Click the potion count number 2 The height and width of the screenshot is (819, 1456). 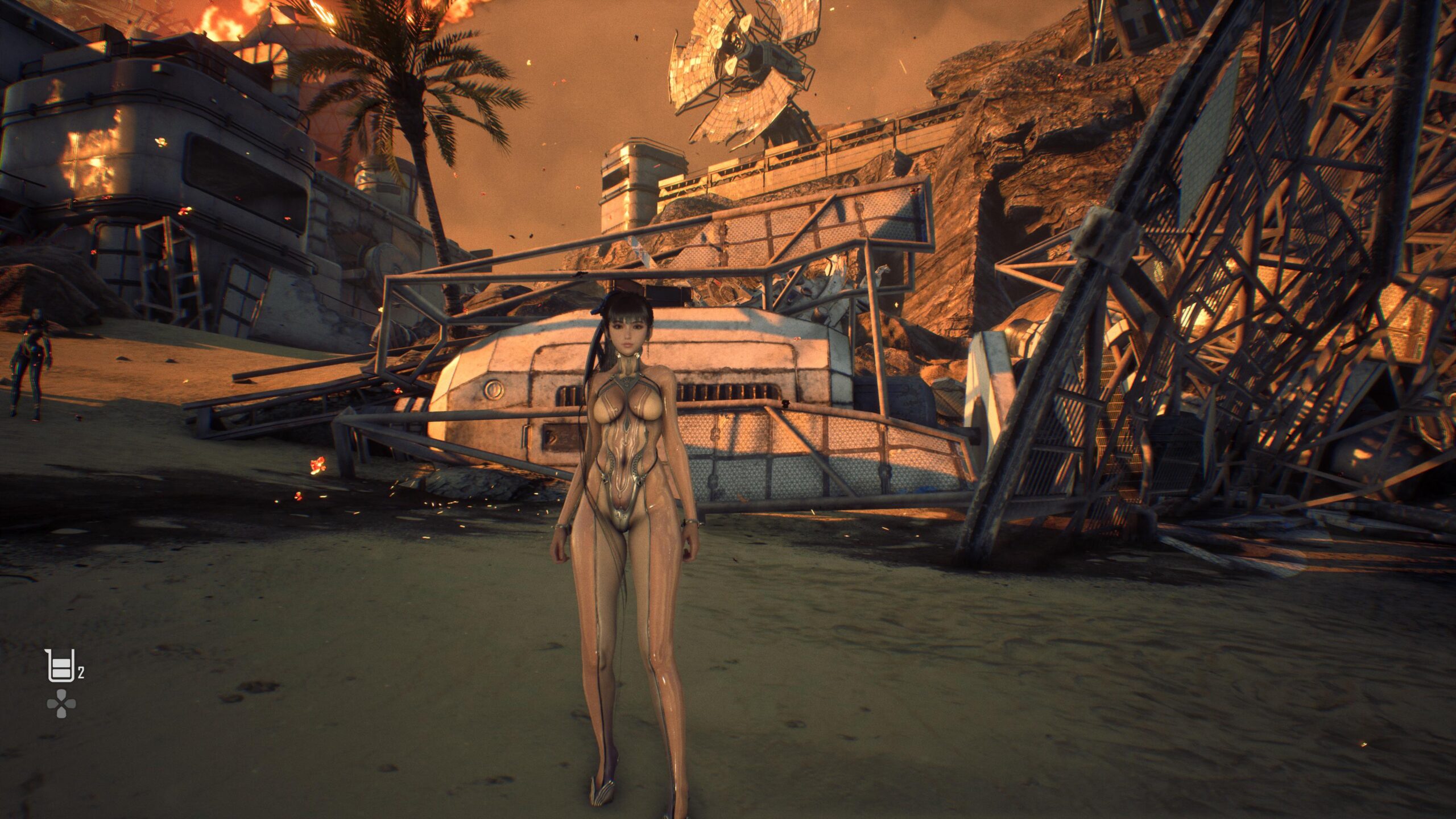click(x=81, y=672)
